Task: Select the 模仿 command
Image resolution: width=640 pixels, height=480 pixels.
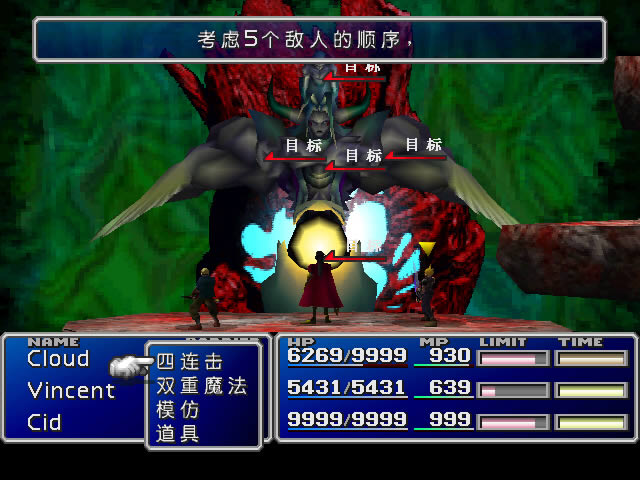Action: [x=177, y=409]
